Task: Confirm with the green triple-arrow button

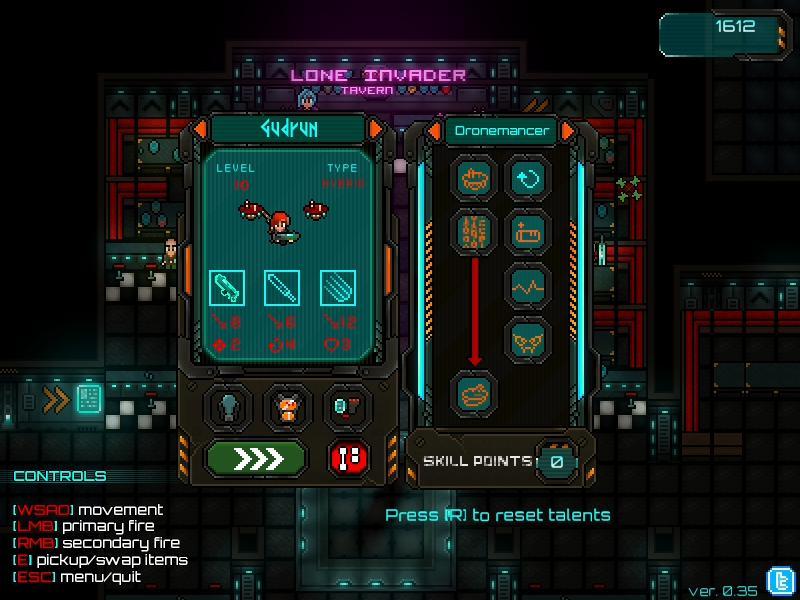Action: 256,458
